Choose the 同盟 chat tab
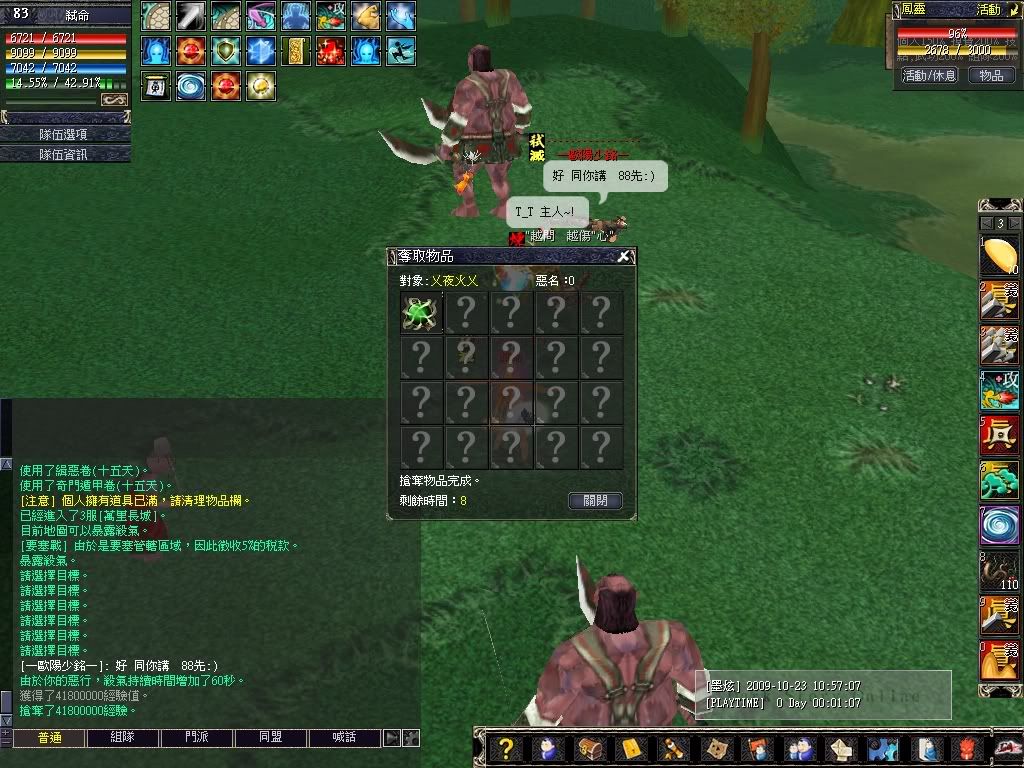Viewport: 1024px width, 768px height. pyautogui.click(x=272, y=738)
